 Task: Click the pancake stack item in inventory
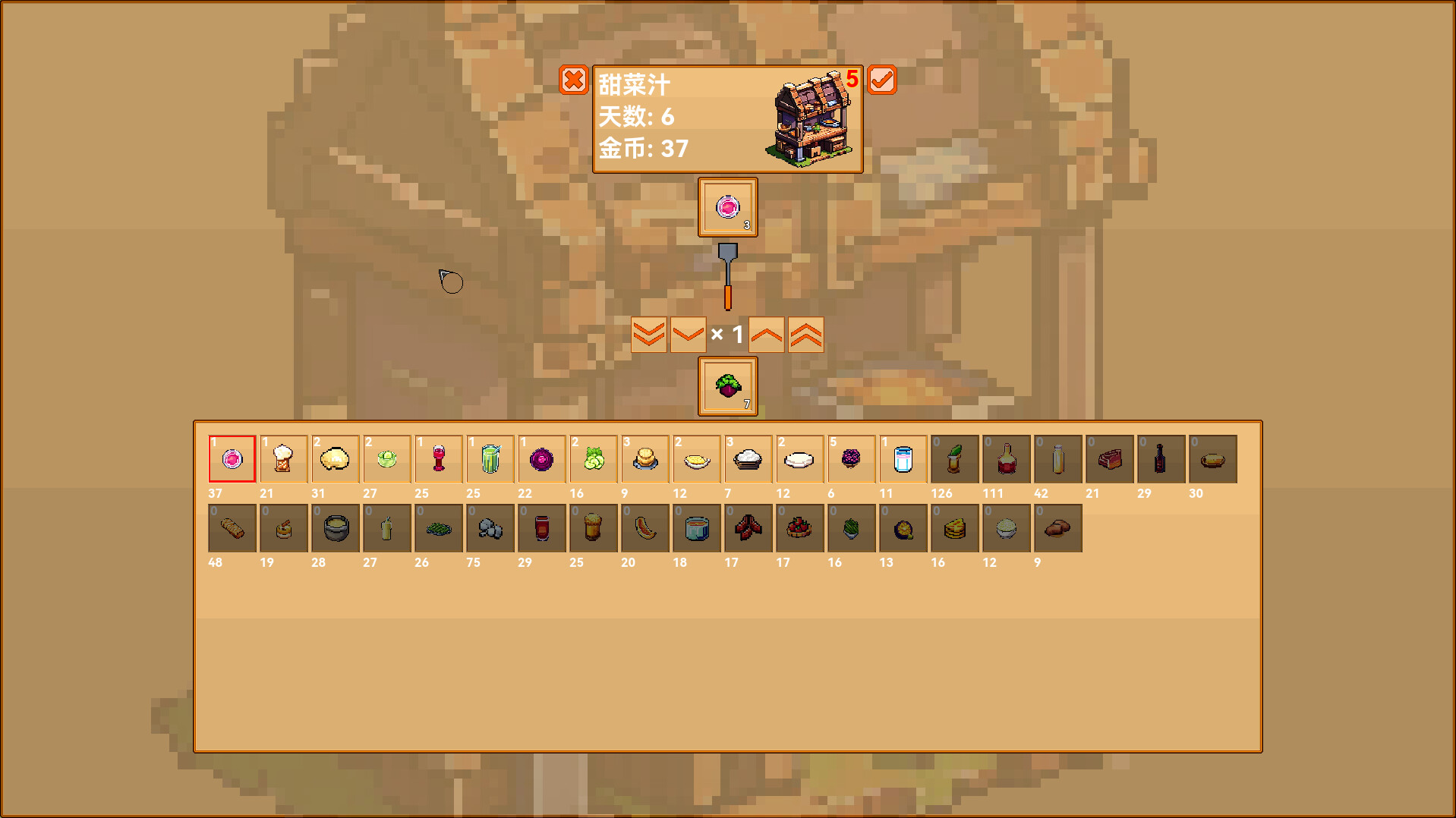[x=644, y=458]
